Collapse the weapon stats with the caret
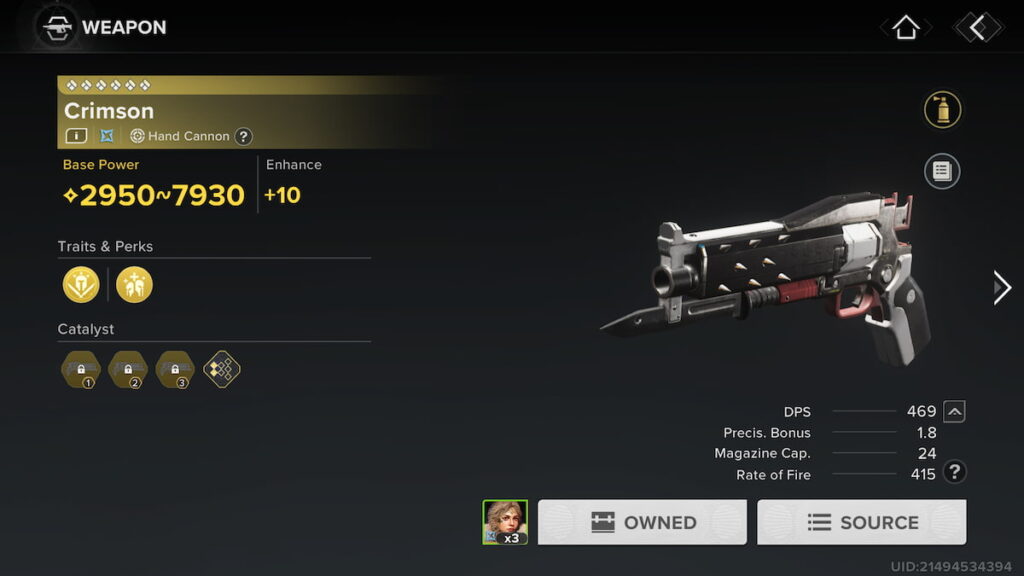The height and width of the screenshot is (576, 1024). click(x=954, y=411)
